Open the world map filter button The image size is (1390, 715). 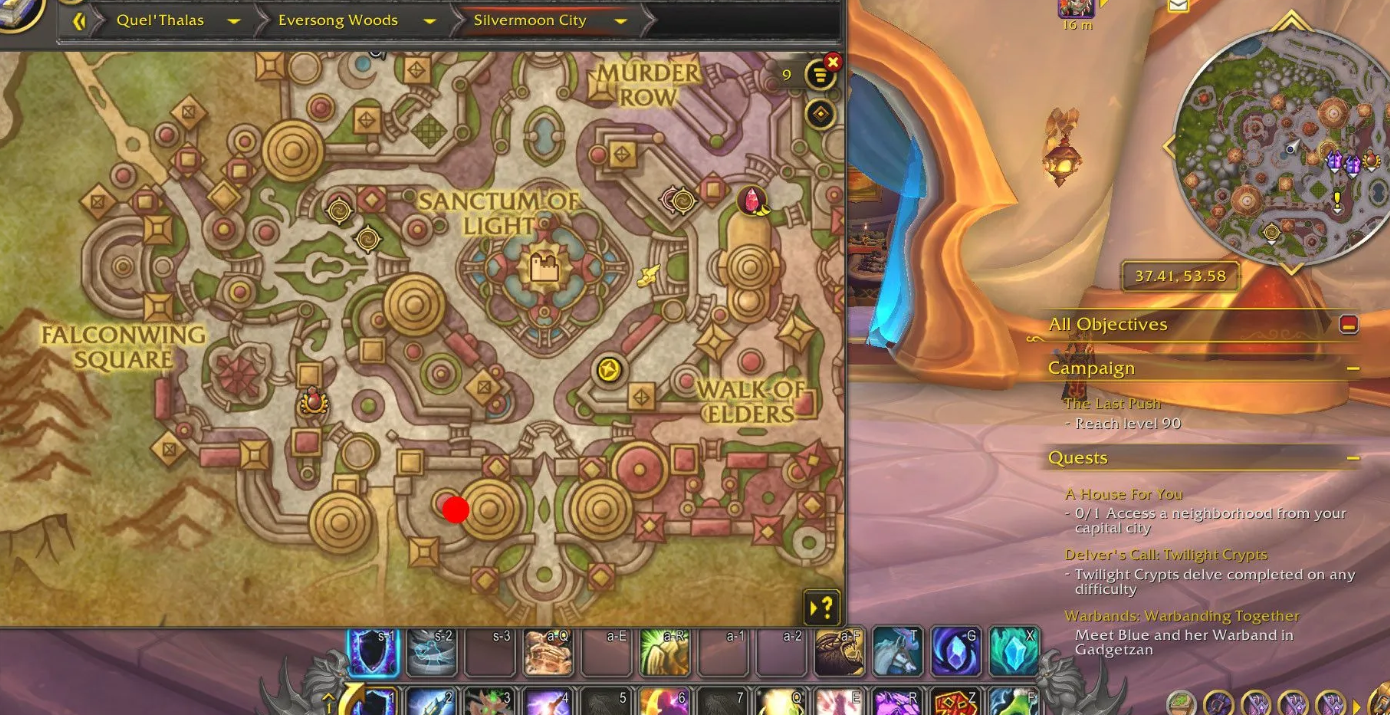coord(820,75)
